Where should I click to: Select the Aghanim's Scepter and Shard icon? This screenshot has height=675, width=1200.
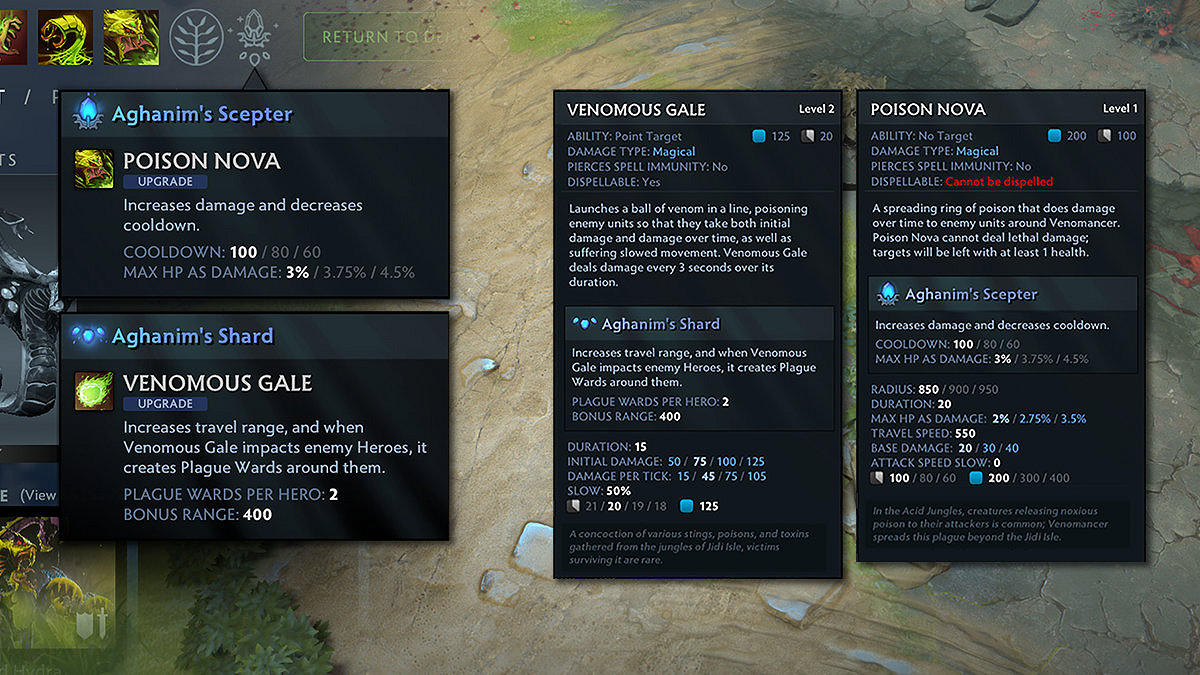pyautogui.click(x=251, y=34)
